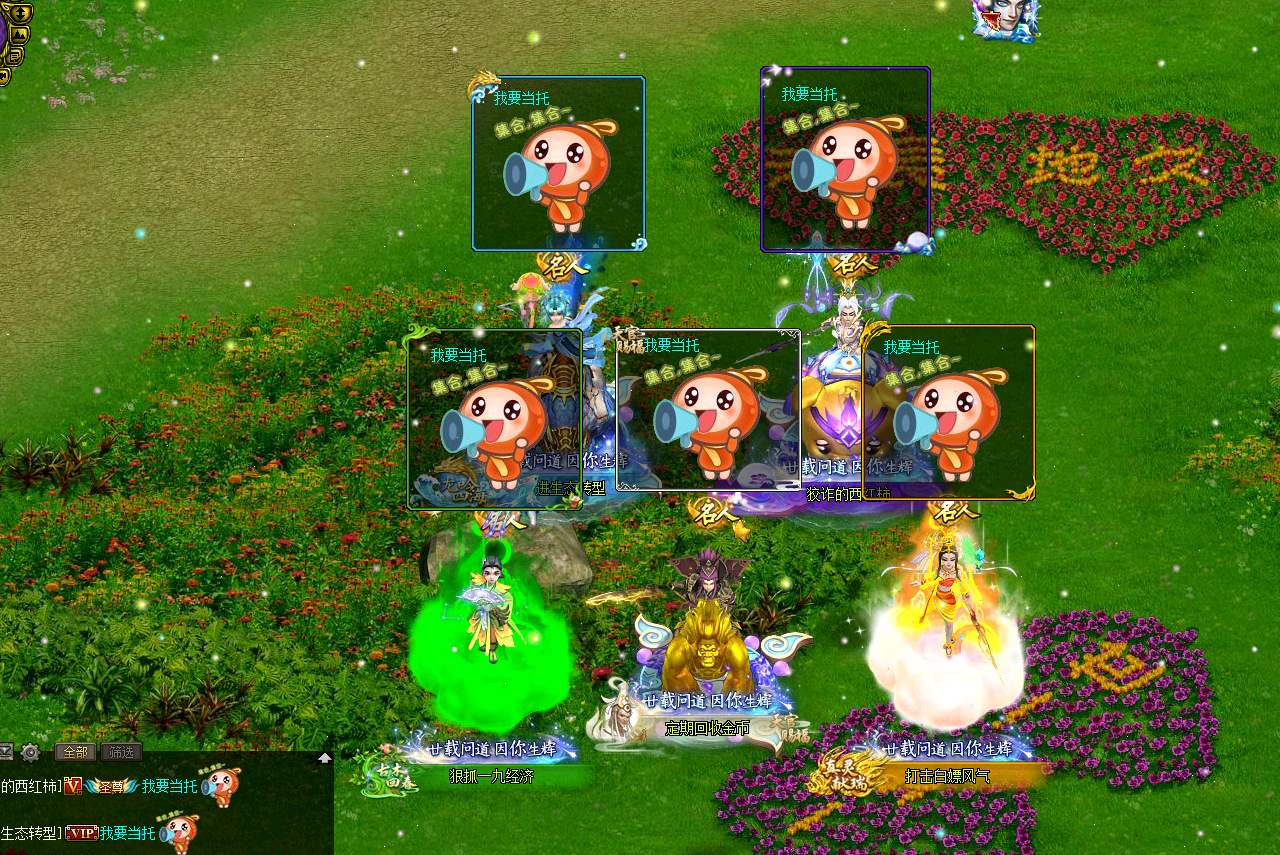Click the 圣尊 winged title badge in chat
This screenshot has height=855, width=1280.
click(x=110, y=787)
